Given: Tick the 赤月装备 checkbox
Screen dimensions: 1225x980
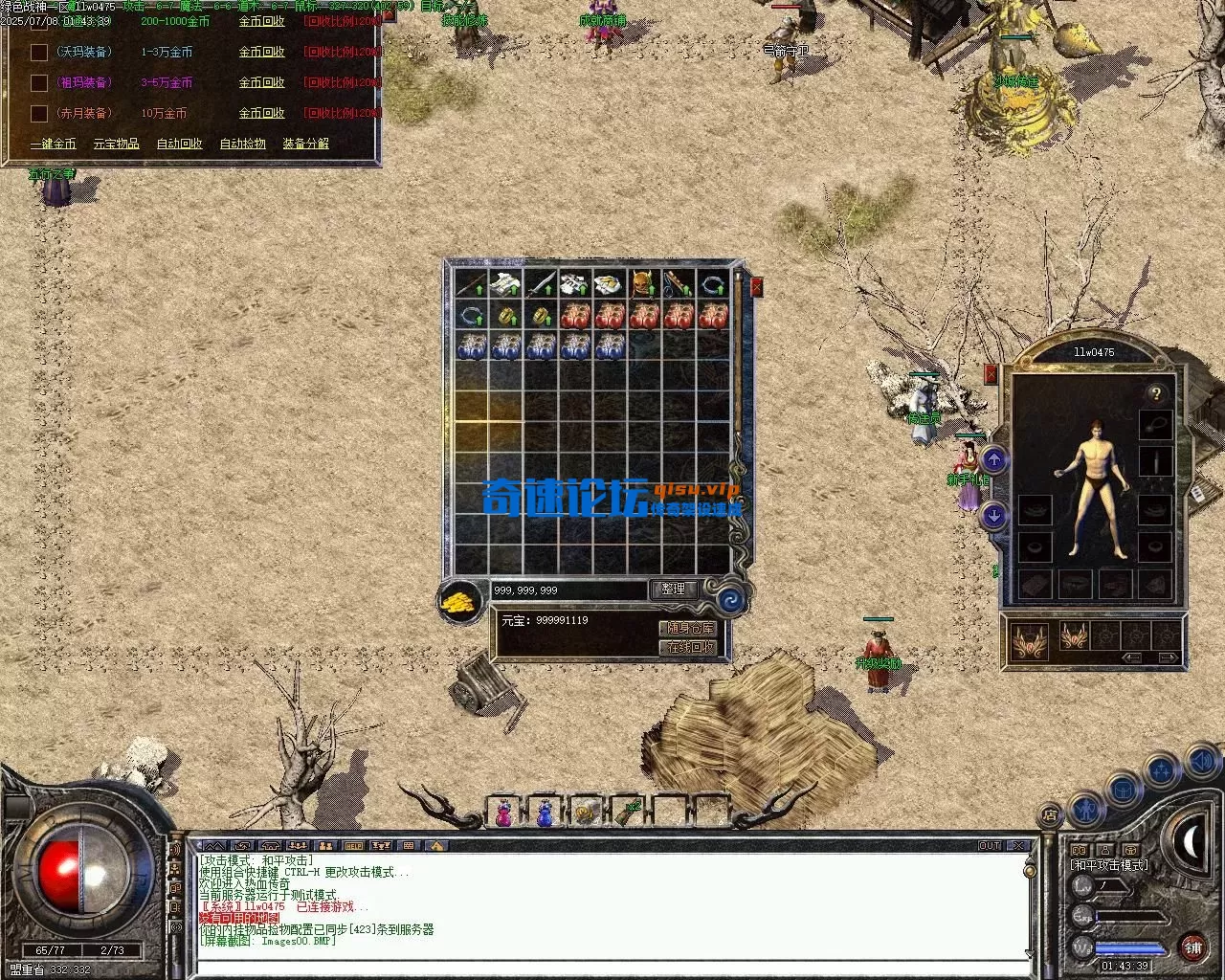Looking at the screenshot, I should pos(39,113).
